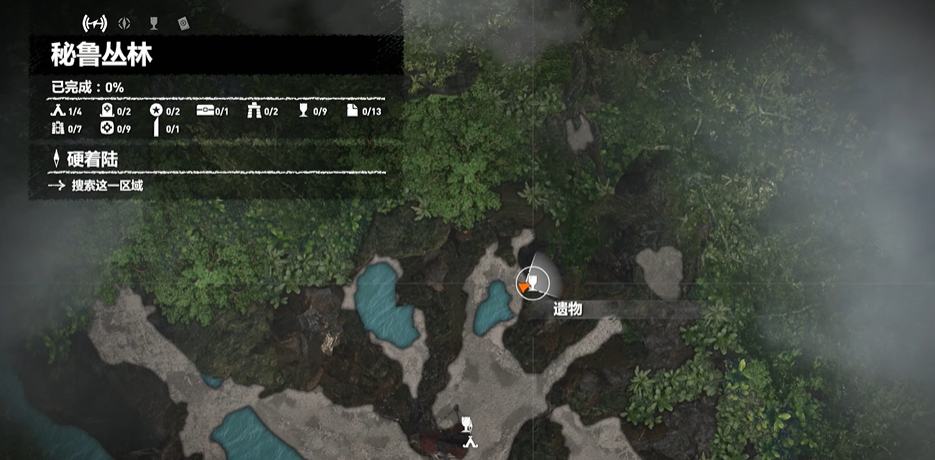The width and height of the screenshot is (935, 460).
Task: Open the chalice tab in top row
Action: pyautogui.click(x=153, y=22)
